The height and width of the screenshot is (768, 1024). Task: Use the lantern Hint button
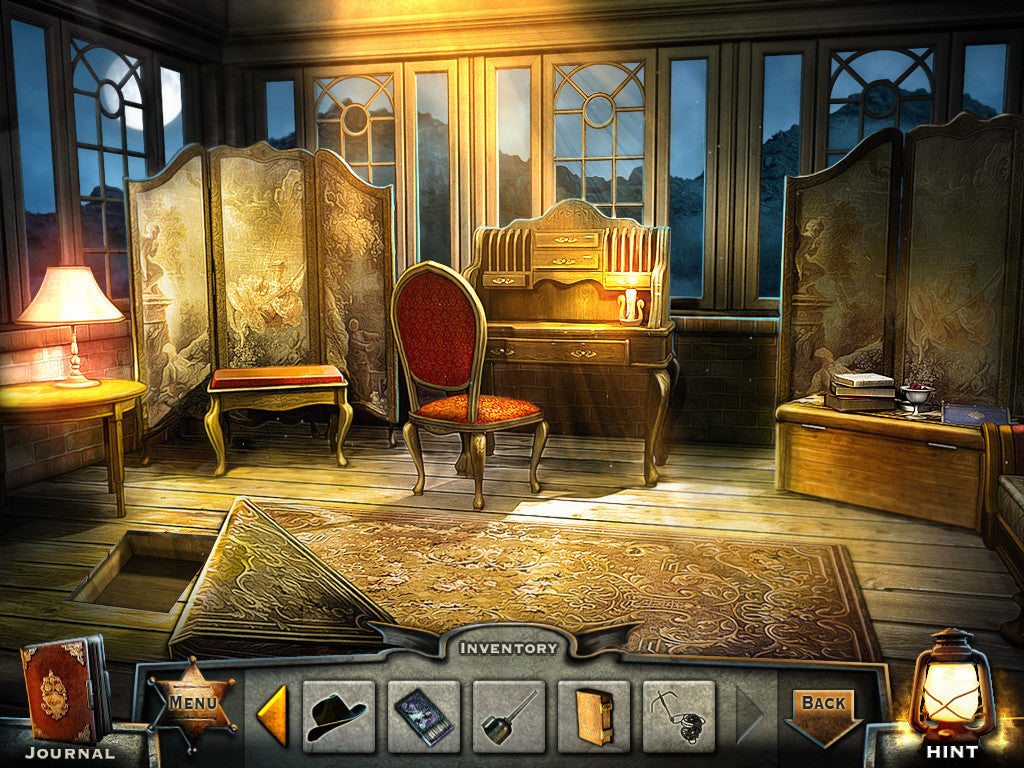[950, 692]
